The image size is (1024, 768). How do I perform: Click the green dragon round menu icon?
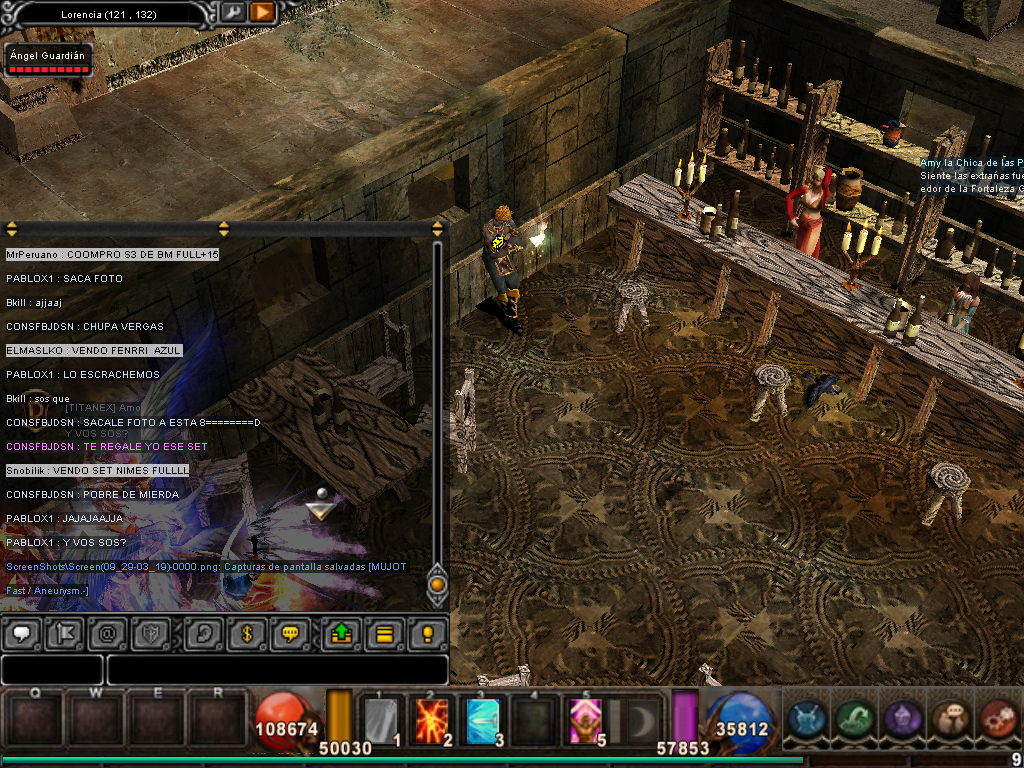coord(854,718)
